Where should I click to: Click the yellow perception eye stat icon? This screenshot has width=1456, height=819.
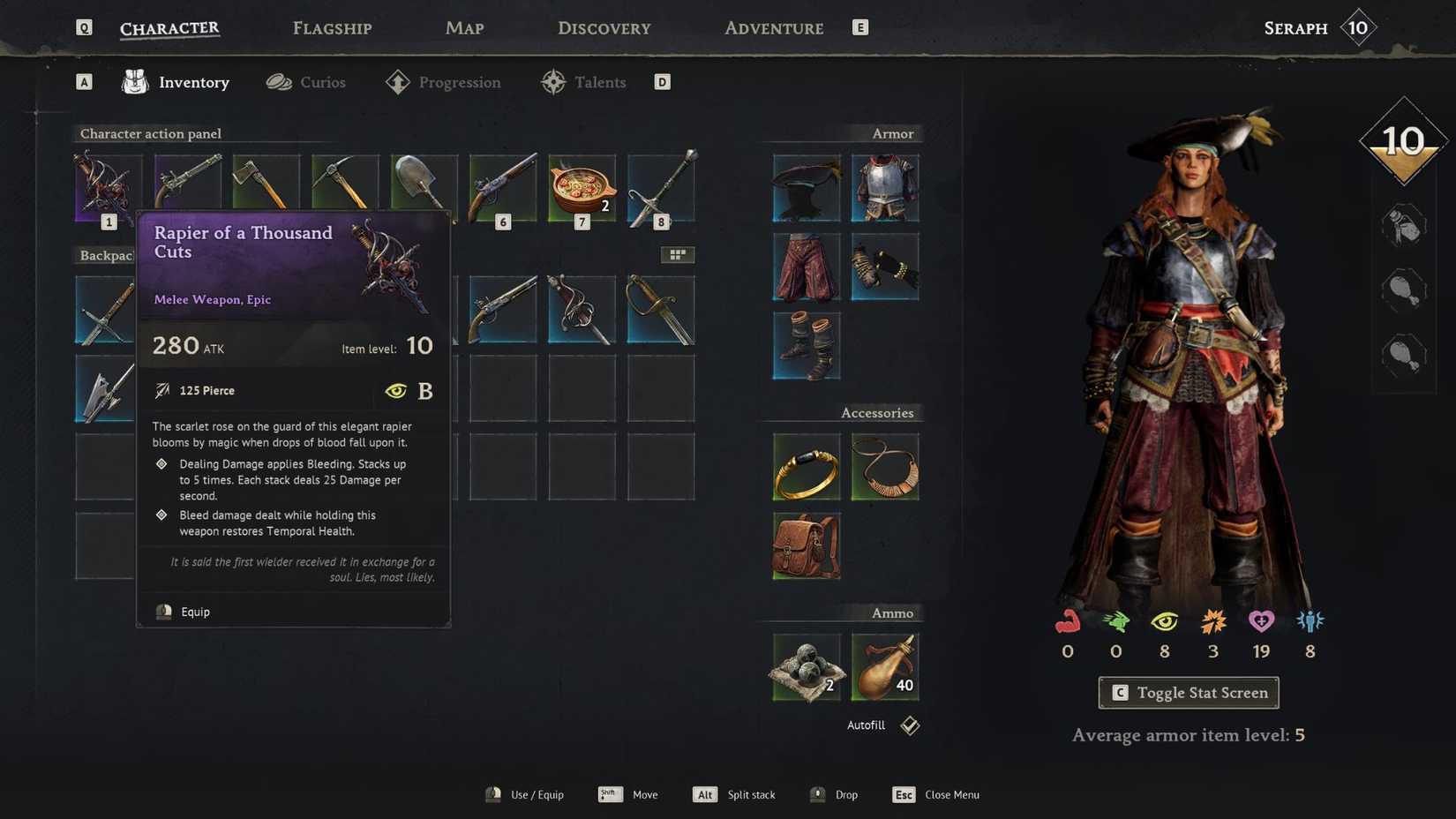click(1164, 622)
